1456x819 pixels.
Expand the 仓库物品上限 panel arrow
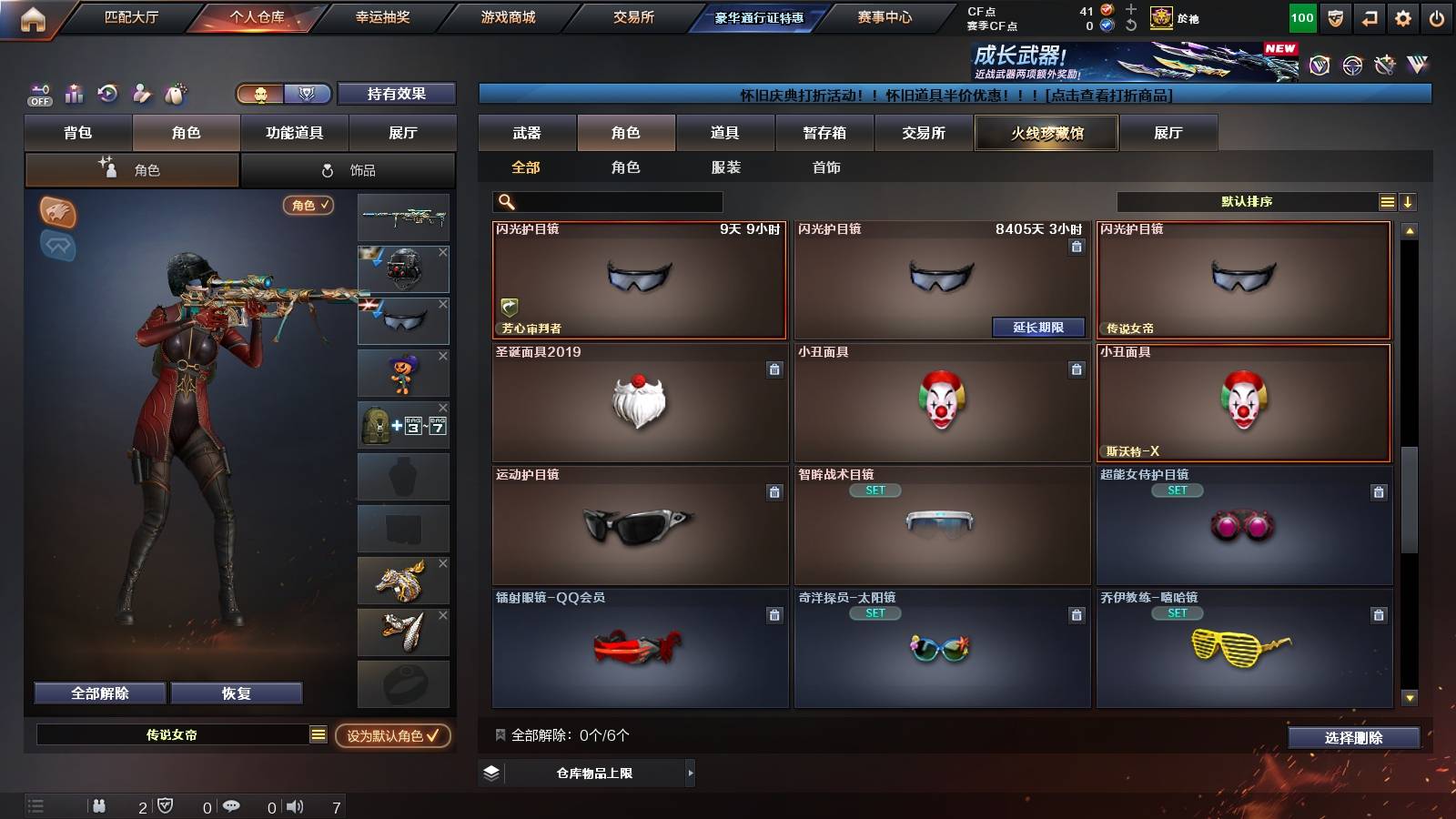tap(690, 773)
